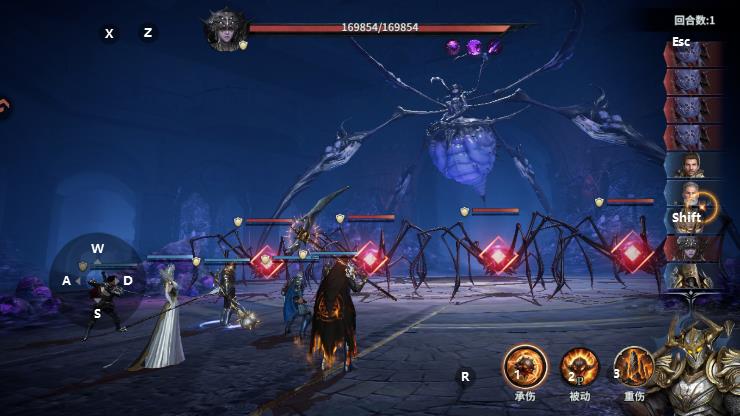The width and height of the screenshot is (740, 416).
Task: Click the boss portrait beside the health bar
Action: click(x=225, y=29)
